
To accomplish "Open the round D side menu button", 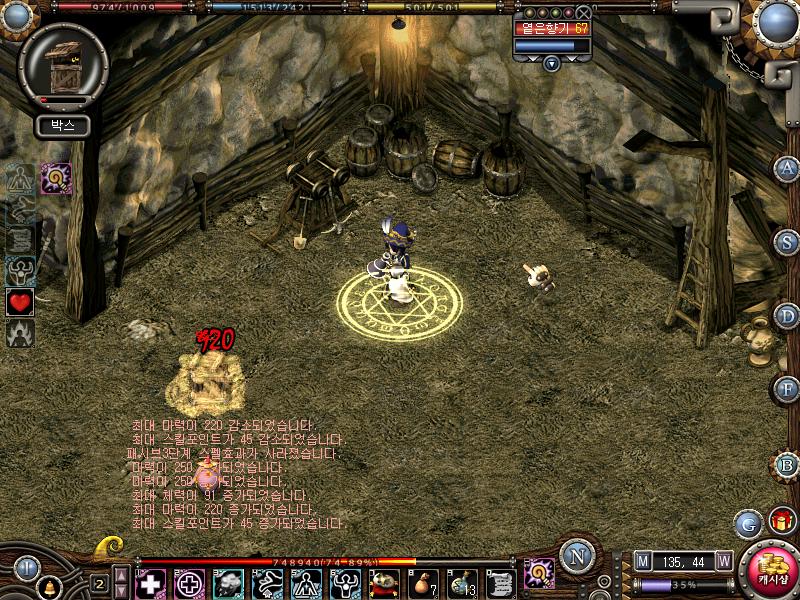I will (787, 316).
